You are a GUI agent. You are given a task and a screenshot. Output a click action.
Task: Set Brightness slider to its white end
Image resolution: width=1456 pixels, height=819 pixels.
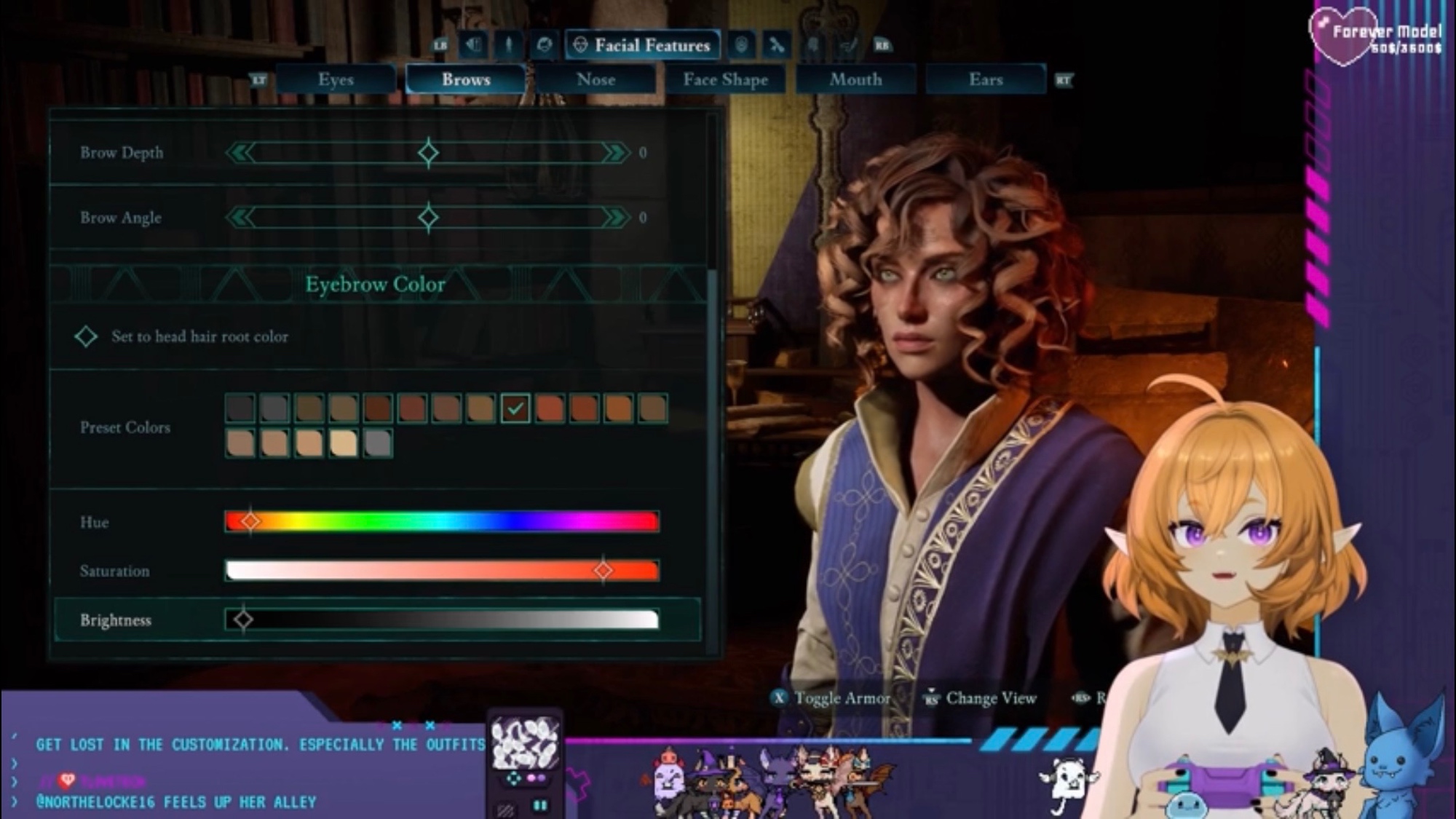(x=654, y=620)
